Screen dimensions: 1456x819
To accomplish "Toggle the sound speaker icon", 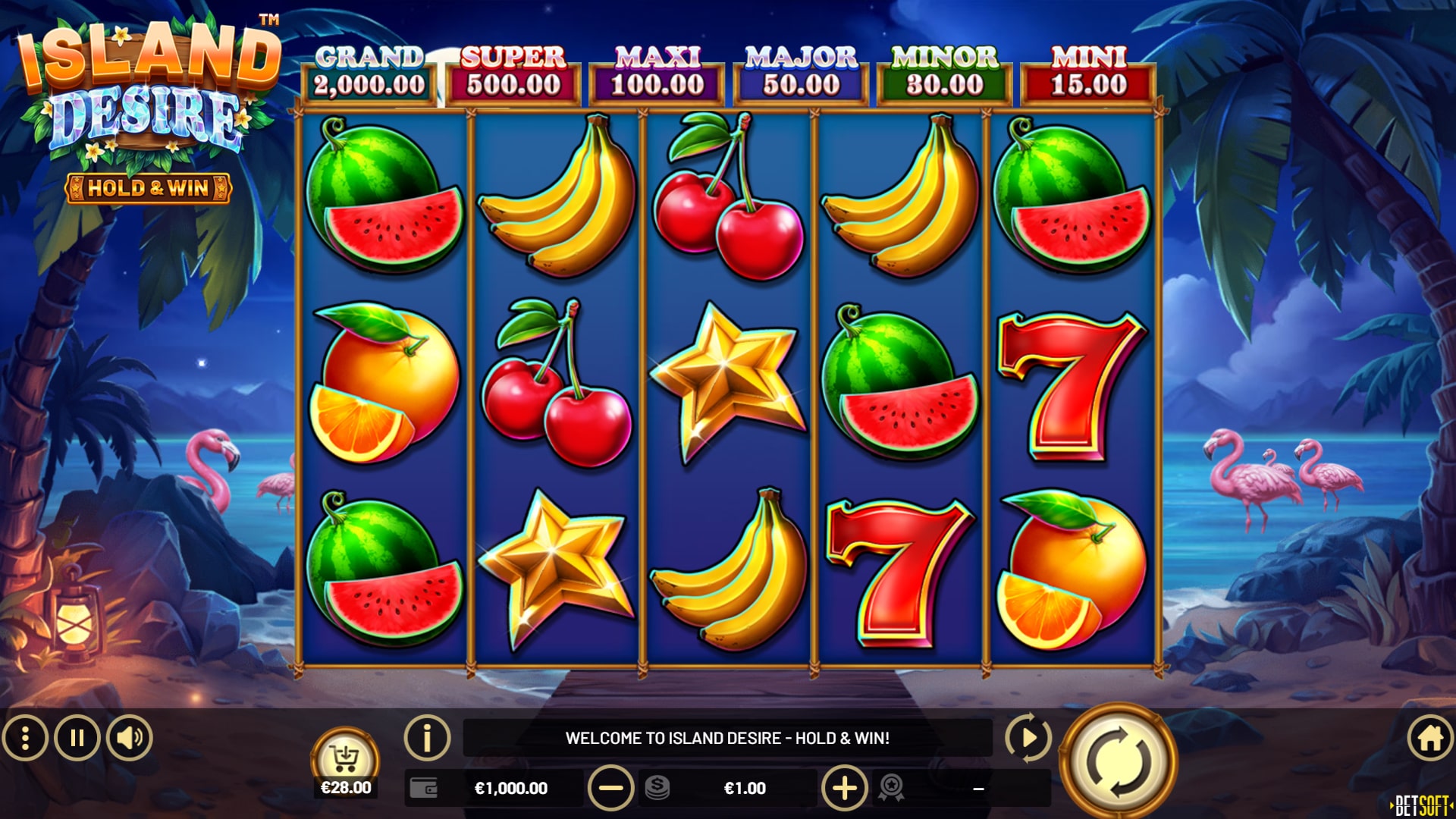I will tap(130, 738).
